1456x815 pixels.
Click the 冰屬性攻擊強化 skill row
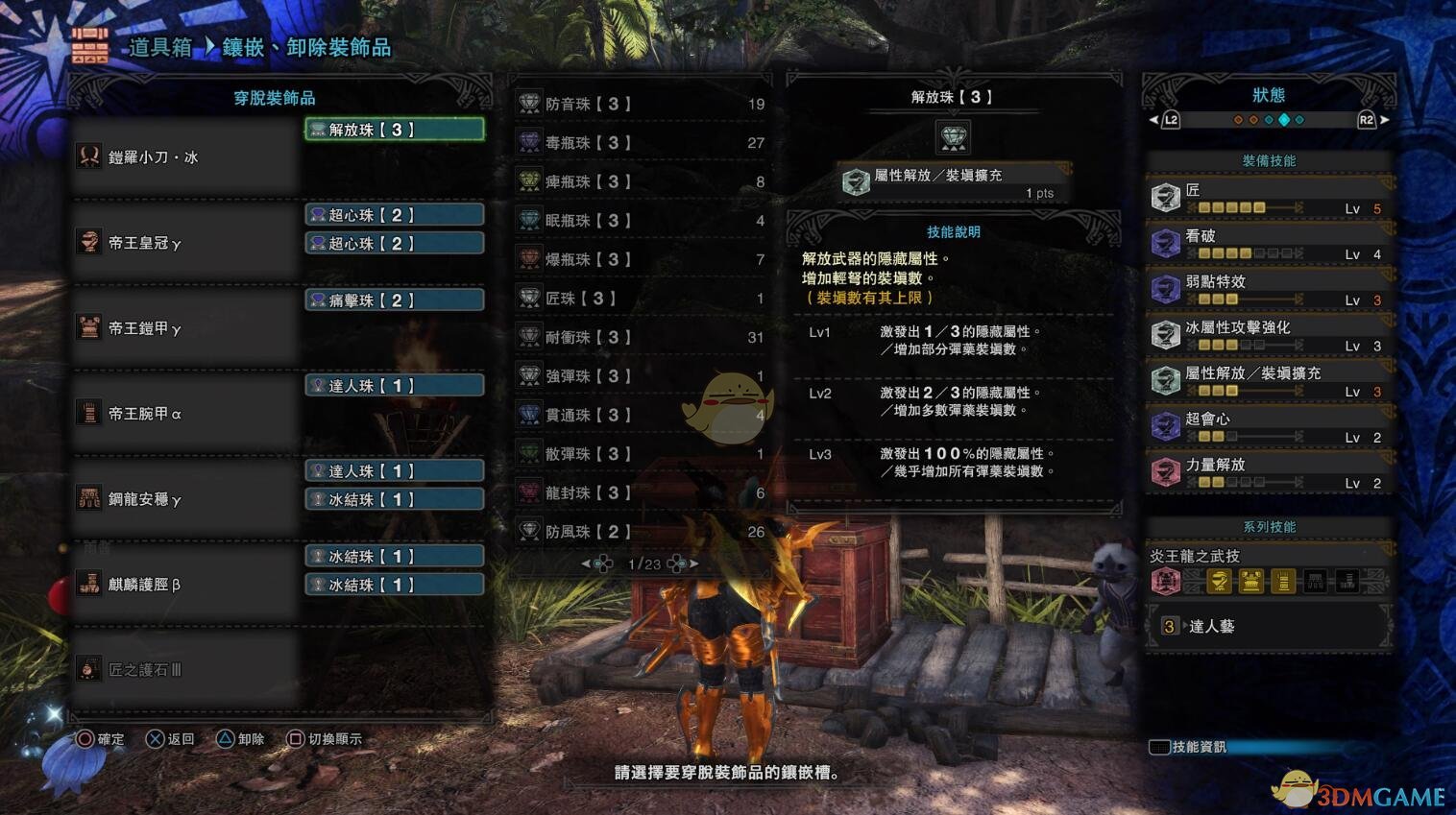(1268, 335)
